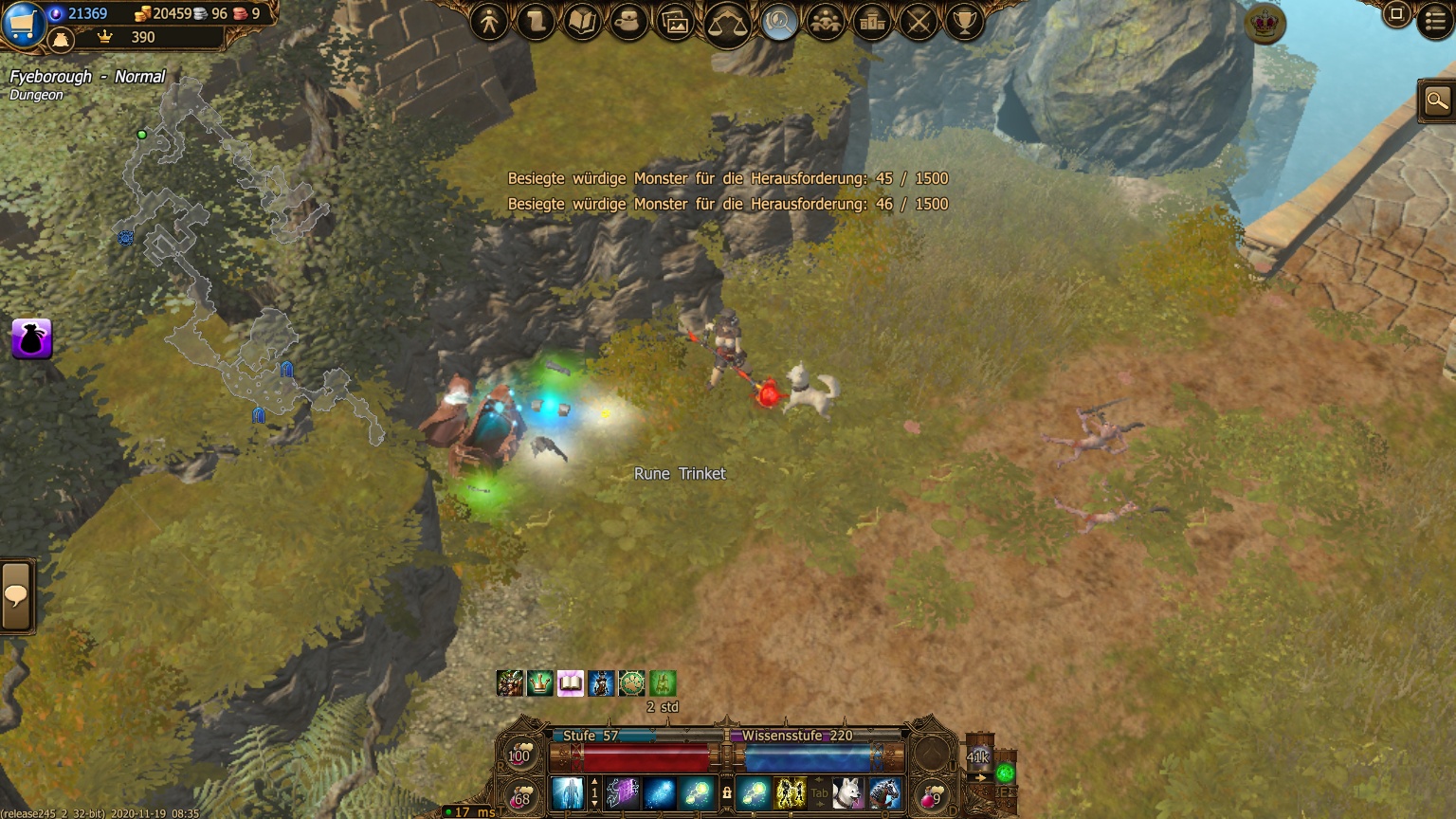Open the main menu list button
The height and width of the screenshot is (819, 1456).
pos(1435,21)
